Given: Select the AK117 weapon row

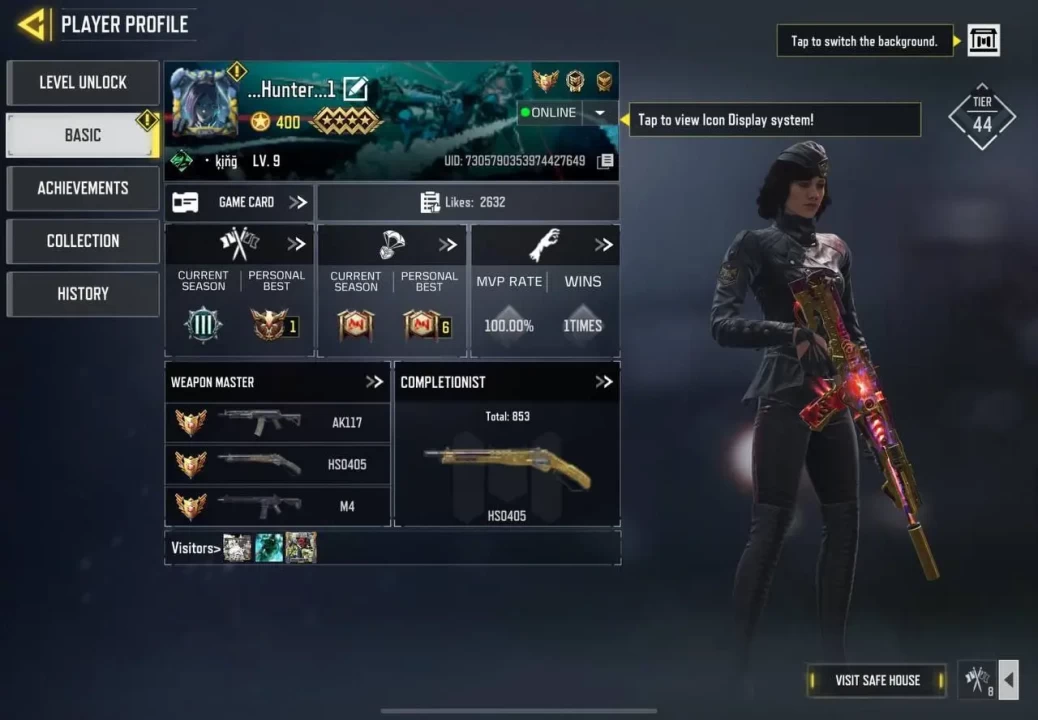Looking at the screenshot, I should tap(278, 423).
